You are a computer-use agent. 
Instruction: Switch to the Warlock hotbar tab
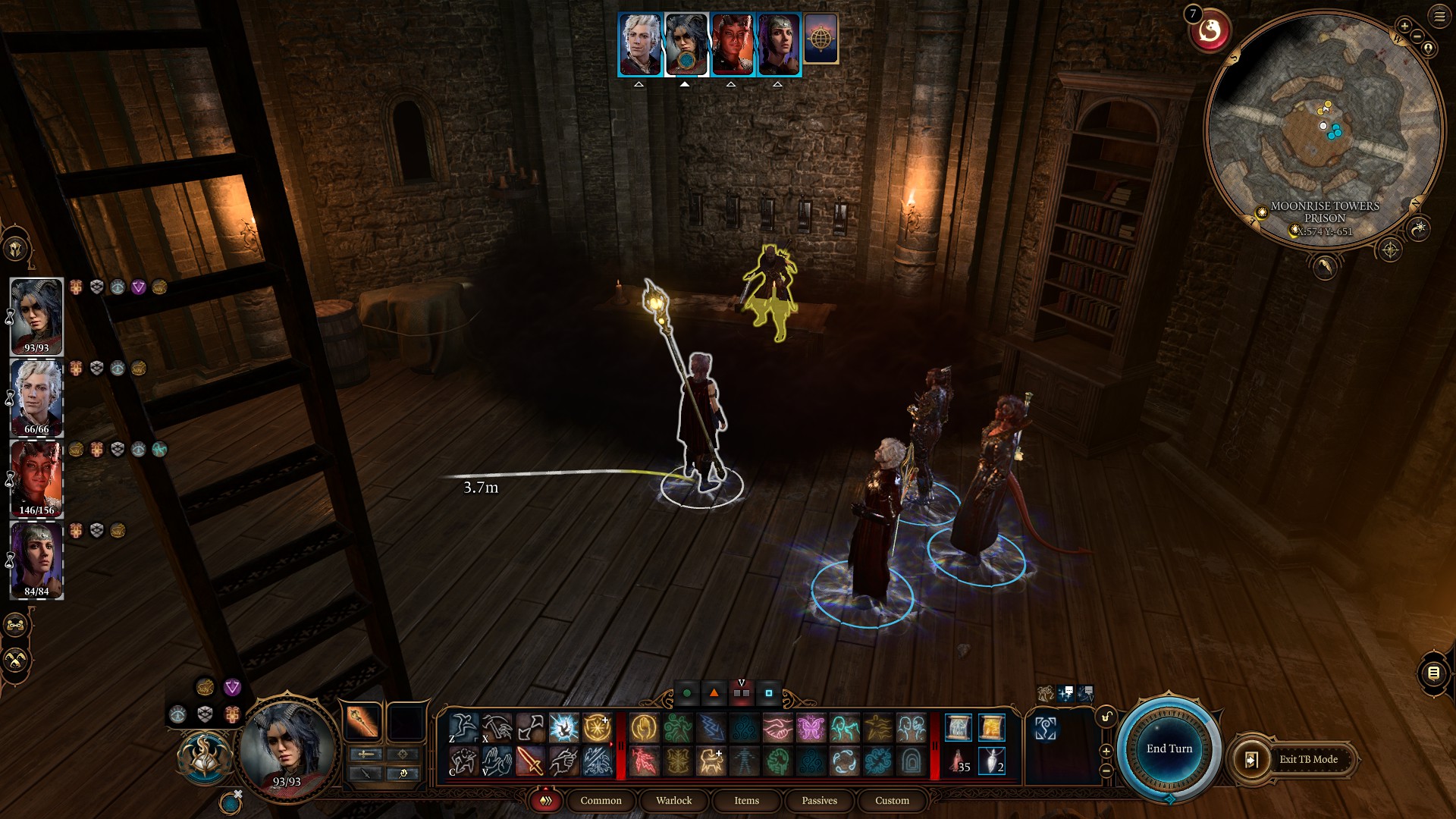[673, 801]
